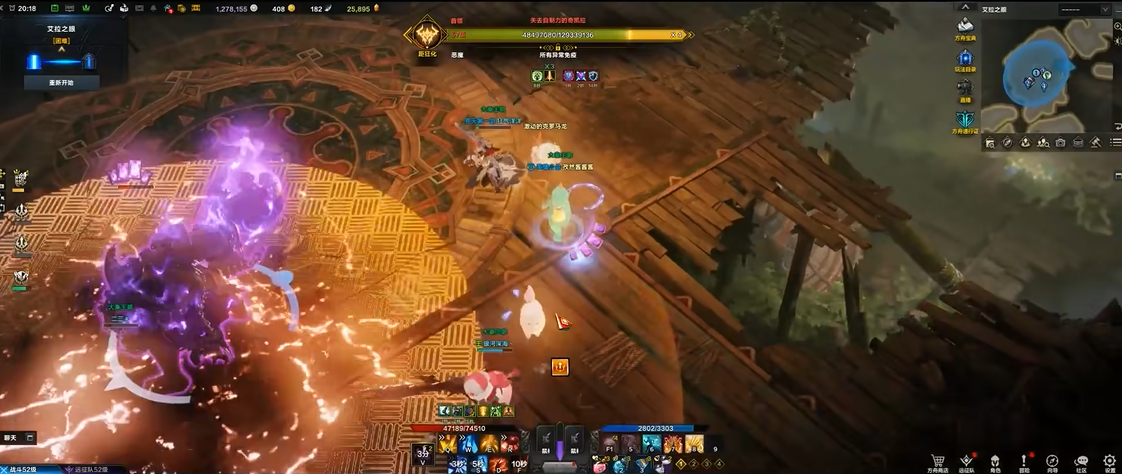Image resolution: width=1122 pixels, height=474 pixels.
Task: Open the 方舟商店 shop cart menu
Action: click(937, 461)
